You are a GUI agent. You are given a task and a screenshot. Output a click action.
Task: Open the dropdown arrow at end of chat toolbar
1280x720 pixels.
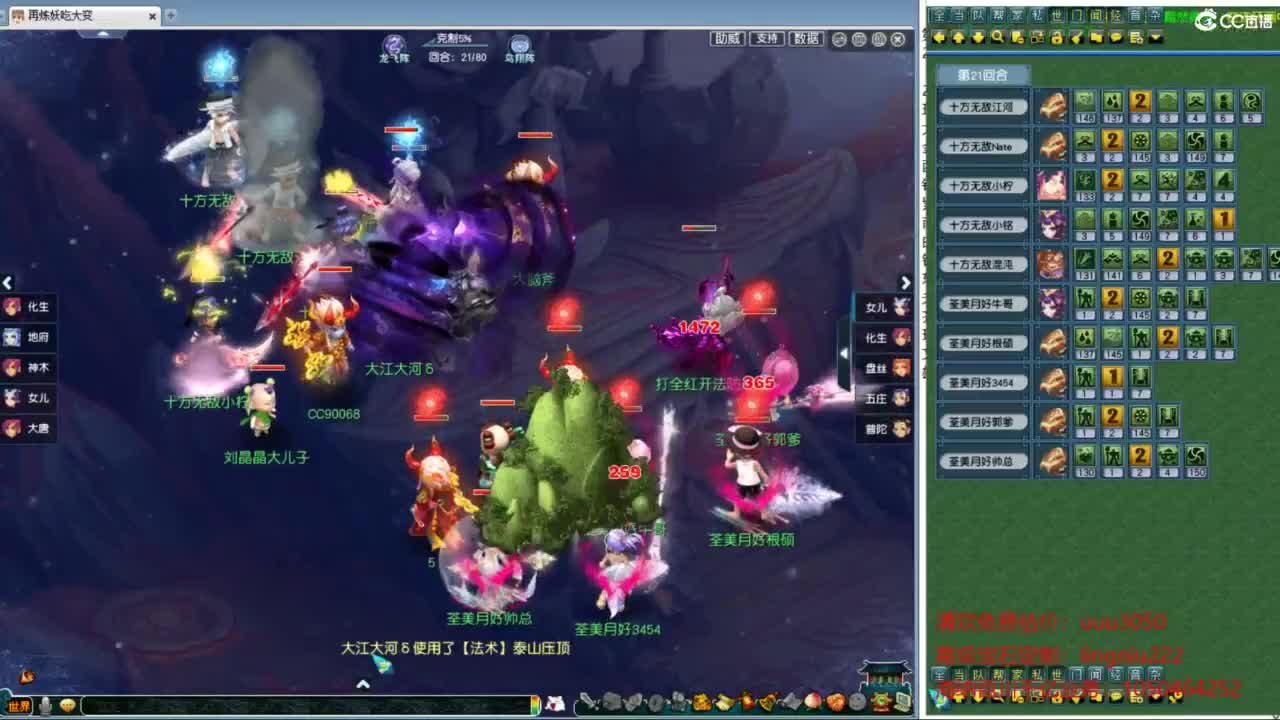(x=1154, y=38)
